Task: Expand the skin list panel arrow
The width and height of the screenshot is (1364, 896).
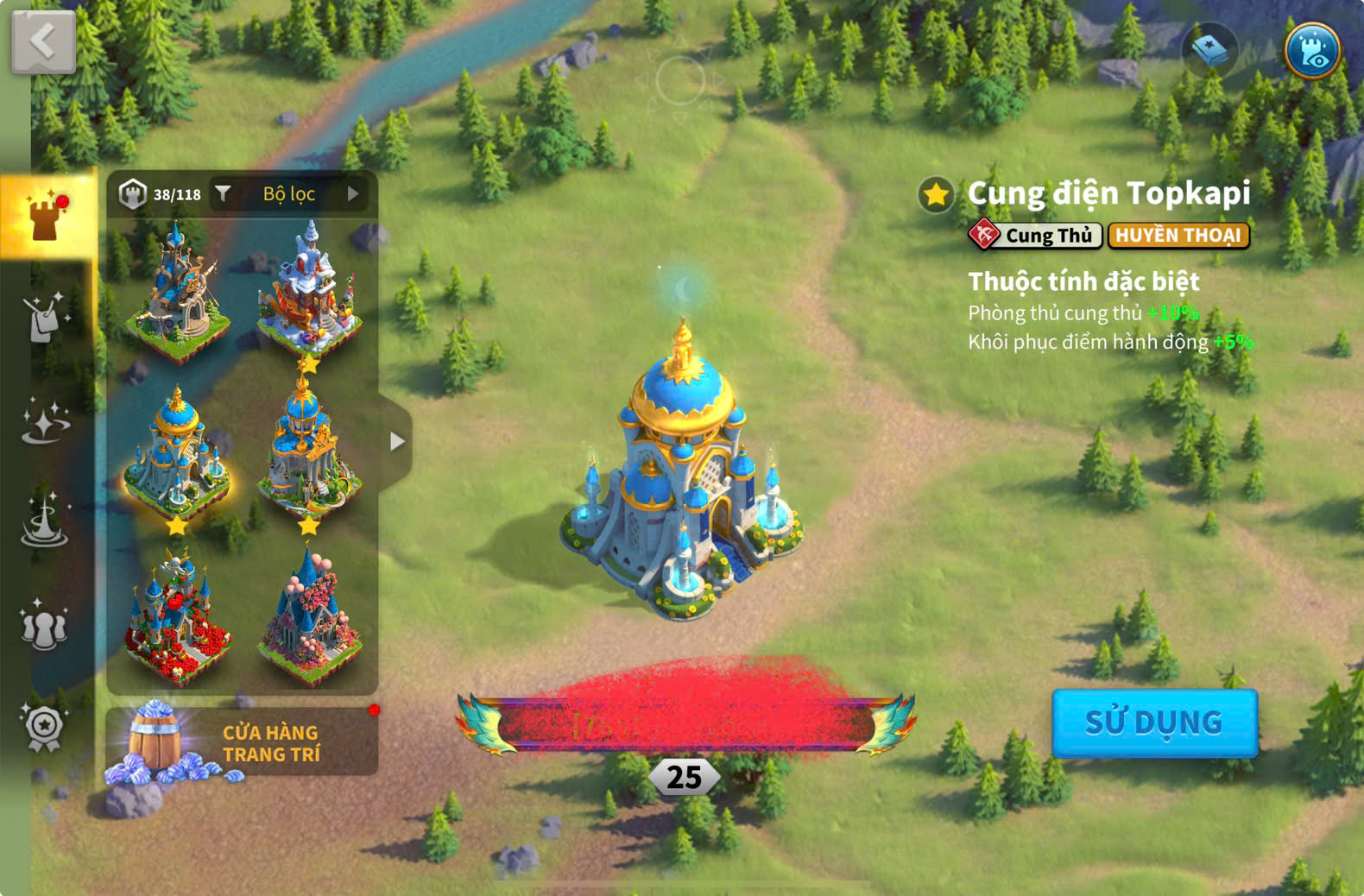Action: (x=396, y=441)
